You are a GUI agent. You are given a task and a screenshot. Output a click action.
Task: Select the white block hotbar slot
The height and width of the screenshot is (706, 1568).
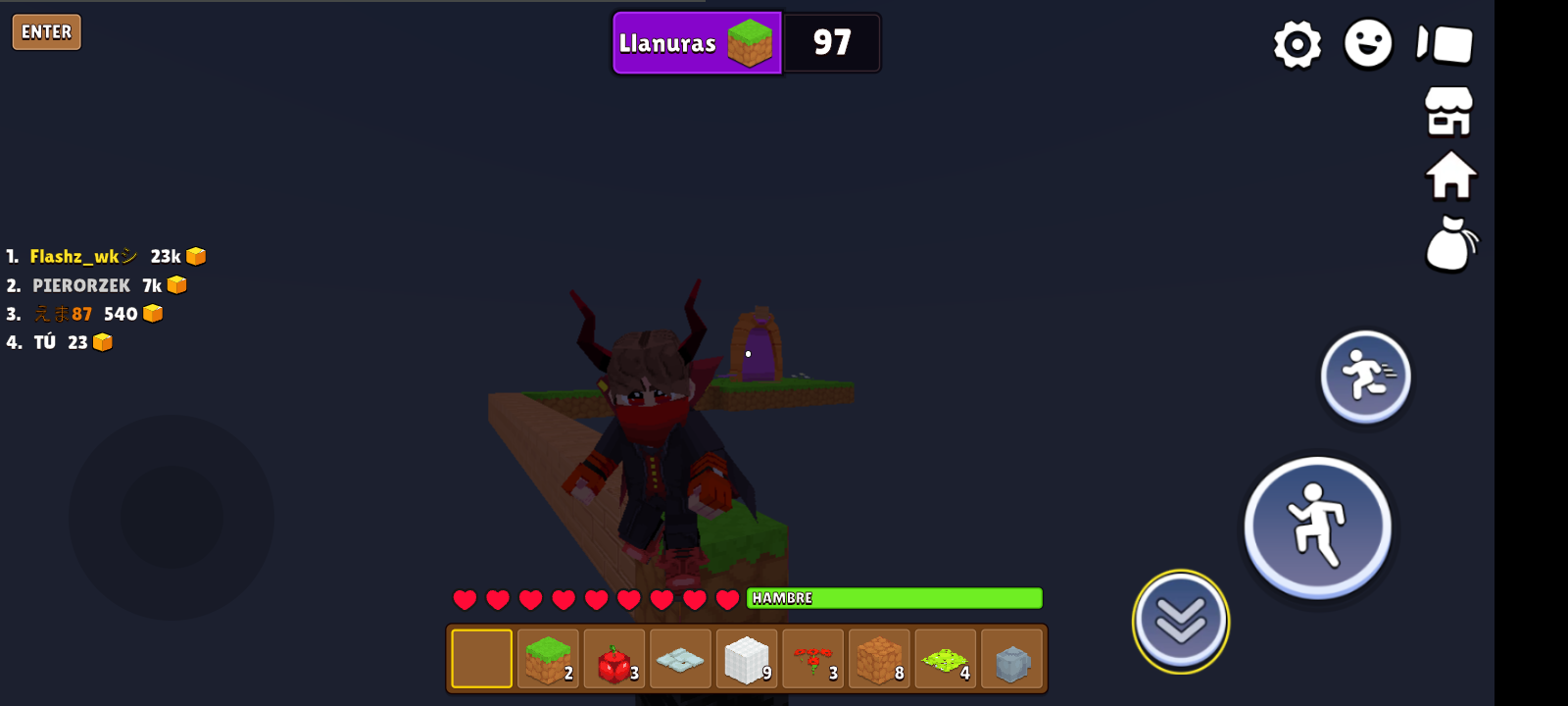click(x=747, y=659)
